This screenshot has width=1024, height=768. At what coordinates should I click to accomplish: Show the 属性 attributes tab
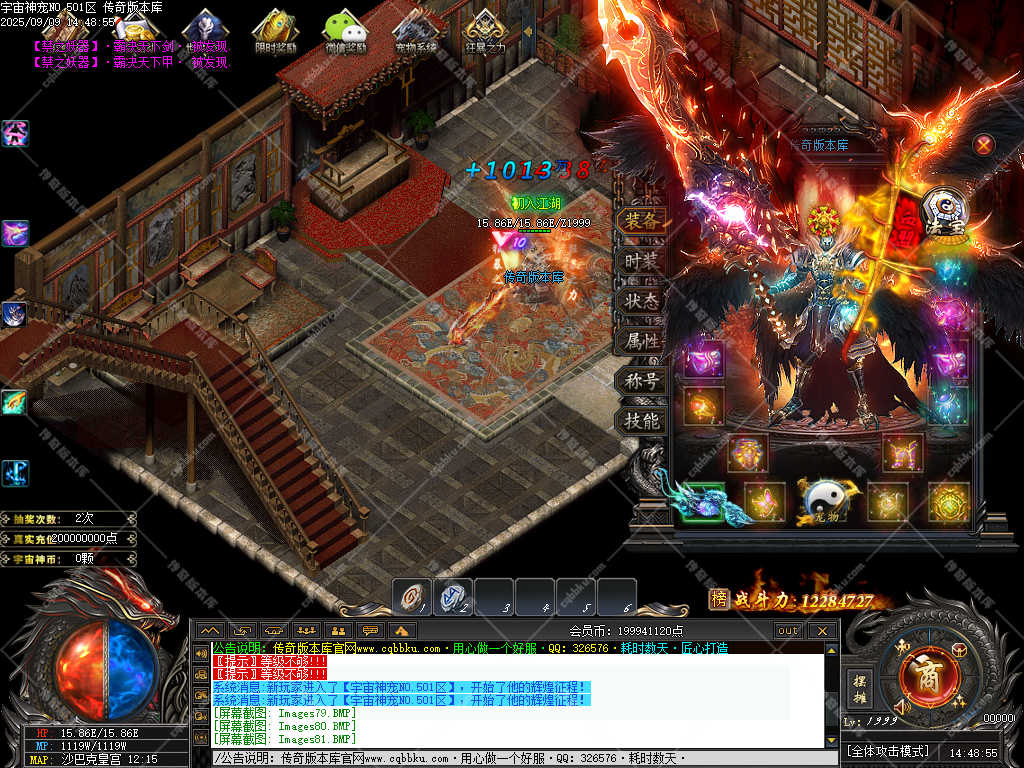(x=642, y=341)
